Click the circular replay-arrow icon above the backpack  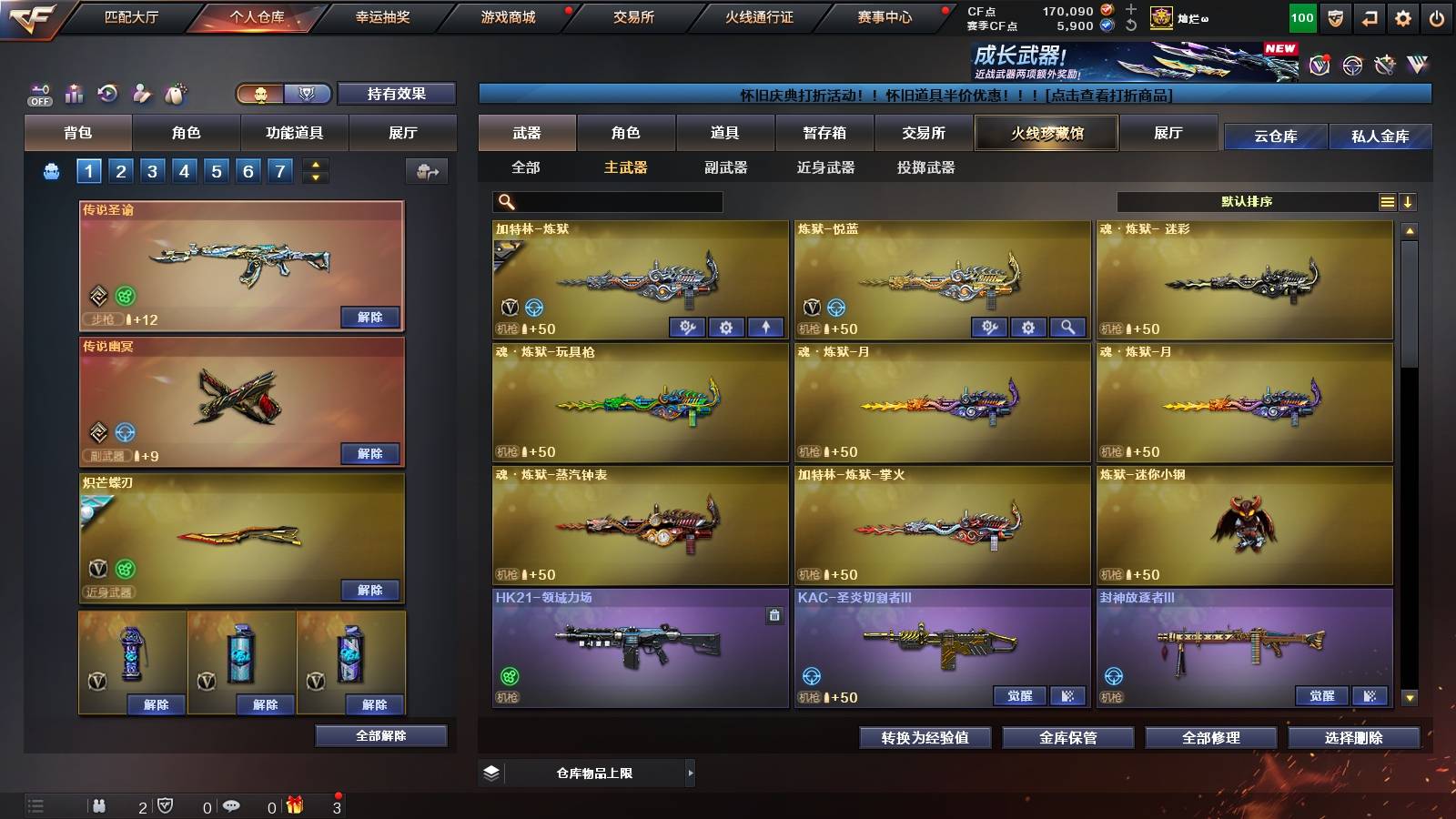tap(107, 92)
